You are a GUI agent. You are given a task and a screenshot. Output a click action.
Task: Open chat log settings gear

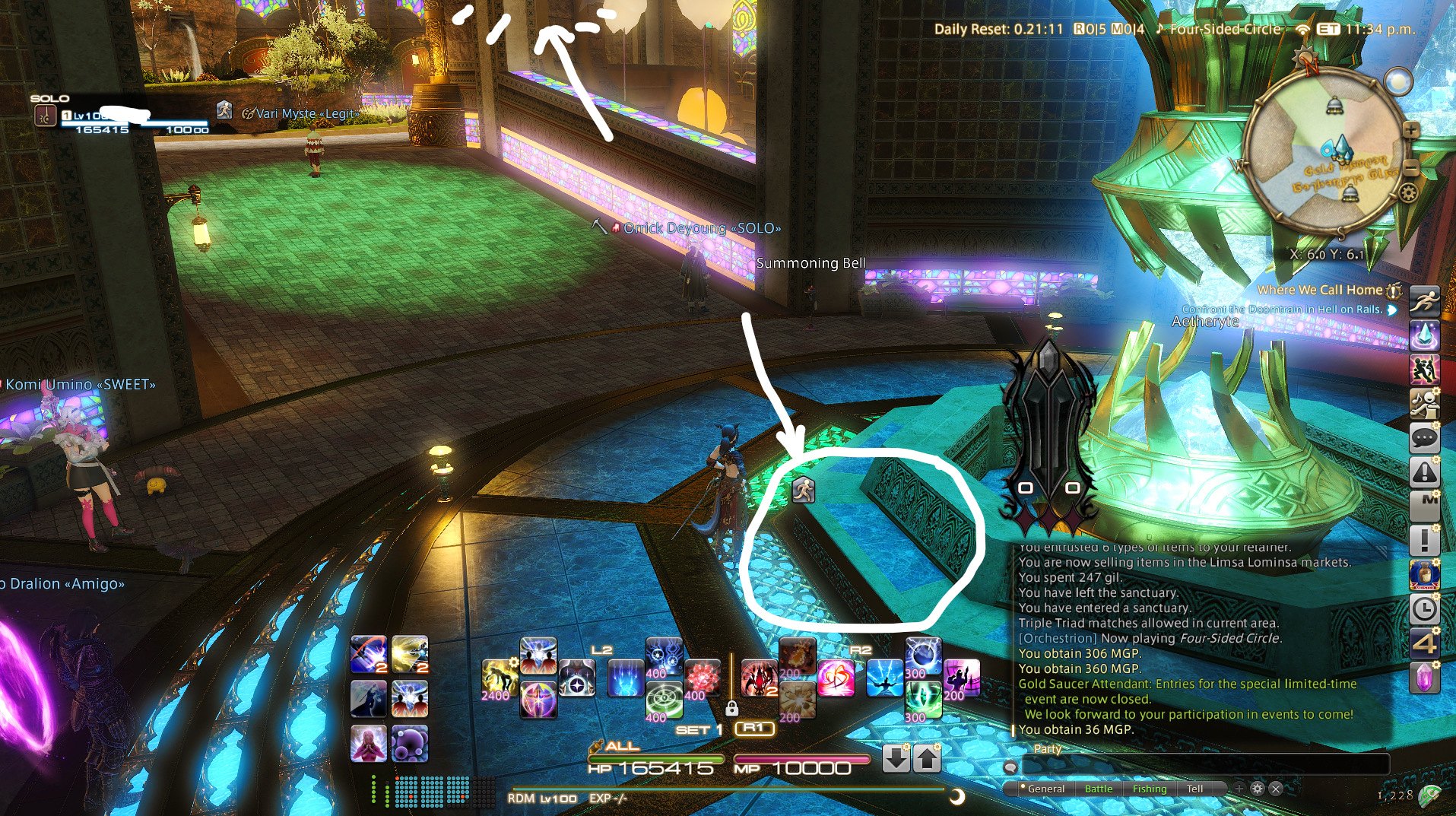click(x=1258, y=789)
